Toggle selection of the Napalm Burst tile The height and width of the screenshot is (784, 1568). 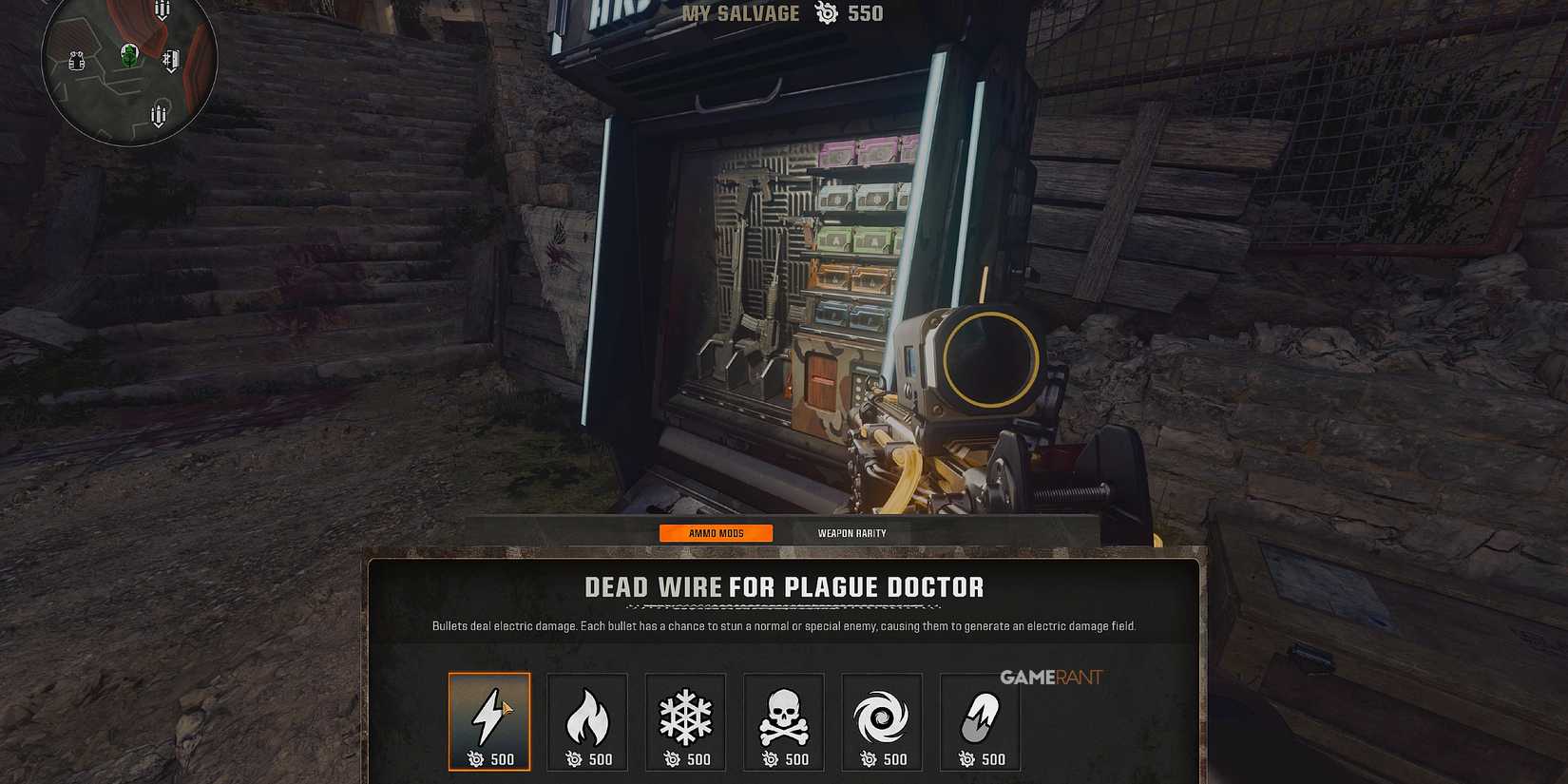tap(587, 722)
